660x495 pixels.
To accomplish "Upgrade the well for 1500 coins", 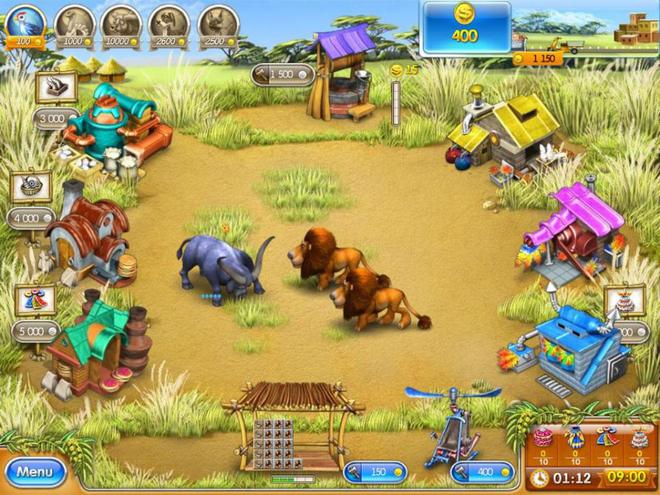I will click(x=281, y=74).
